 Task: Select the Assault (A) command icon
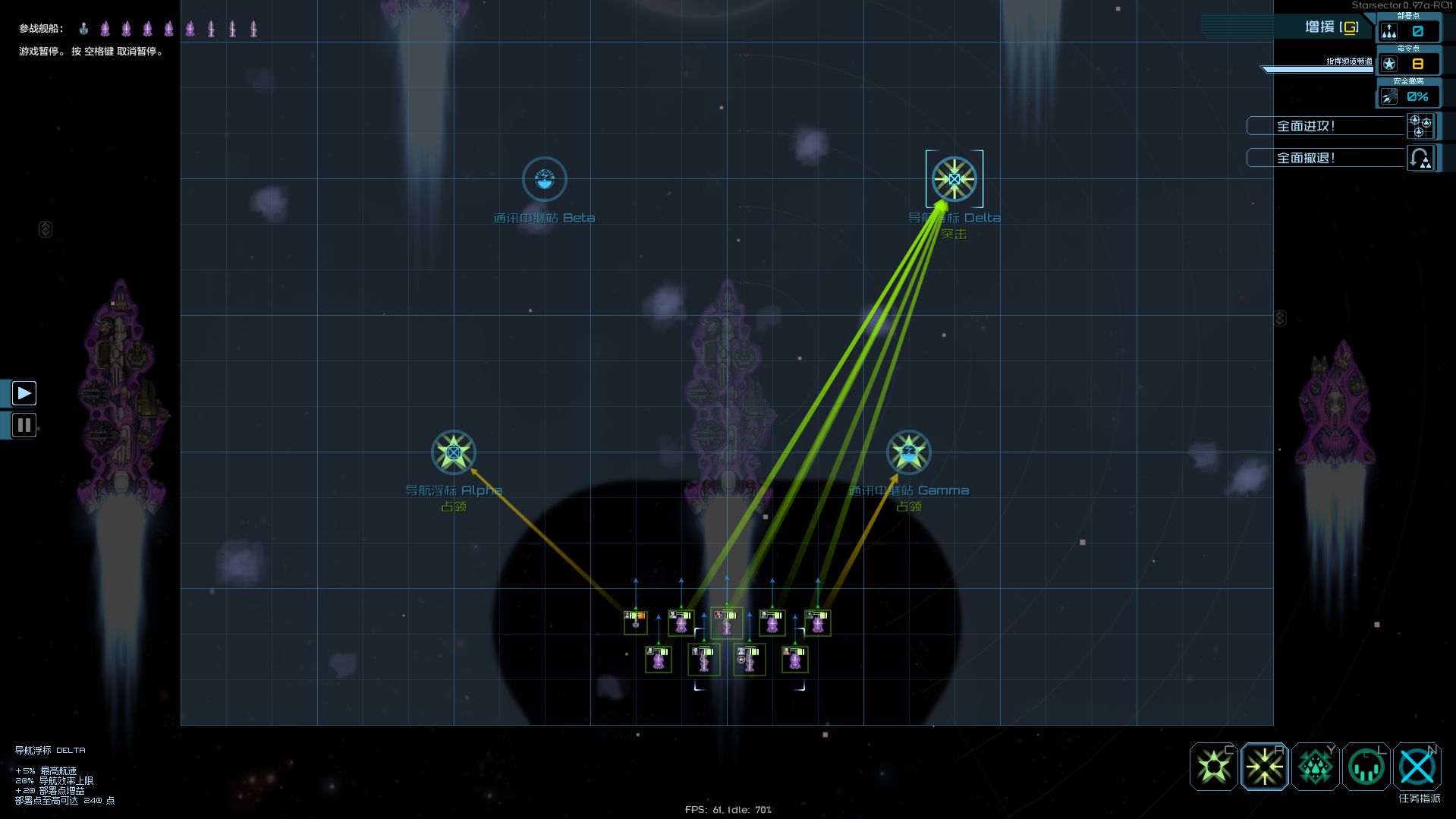point(1264,767)
